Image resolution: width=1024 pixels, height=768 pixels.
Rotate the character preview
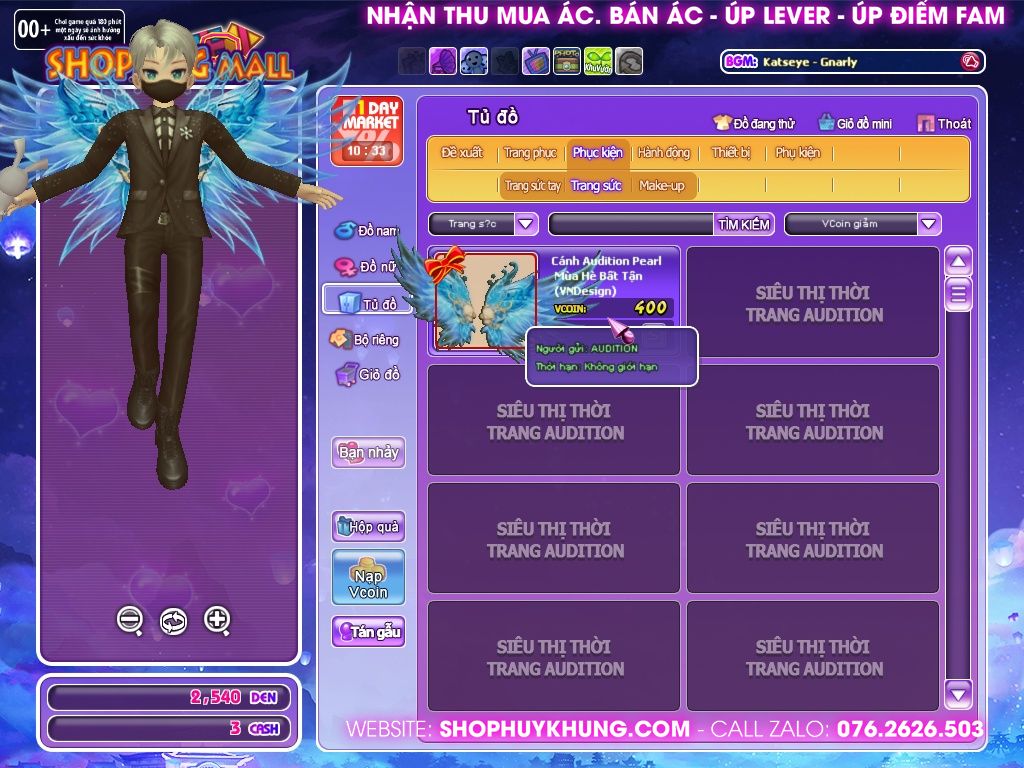[x=173, y=621]
